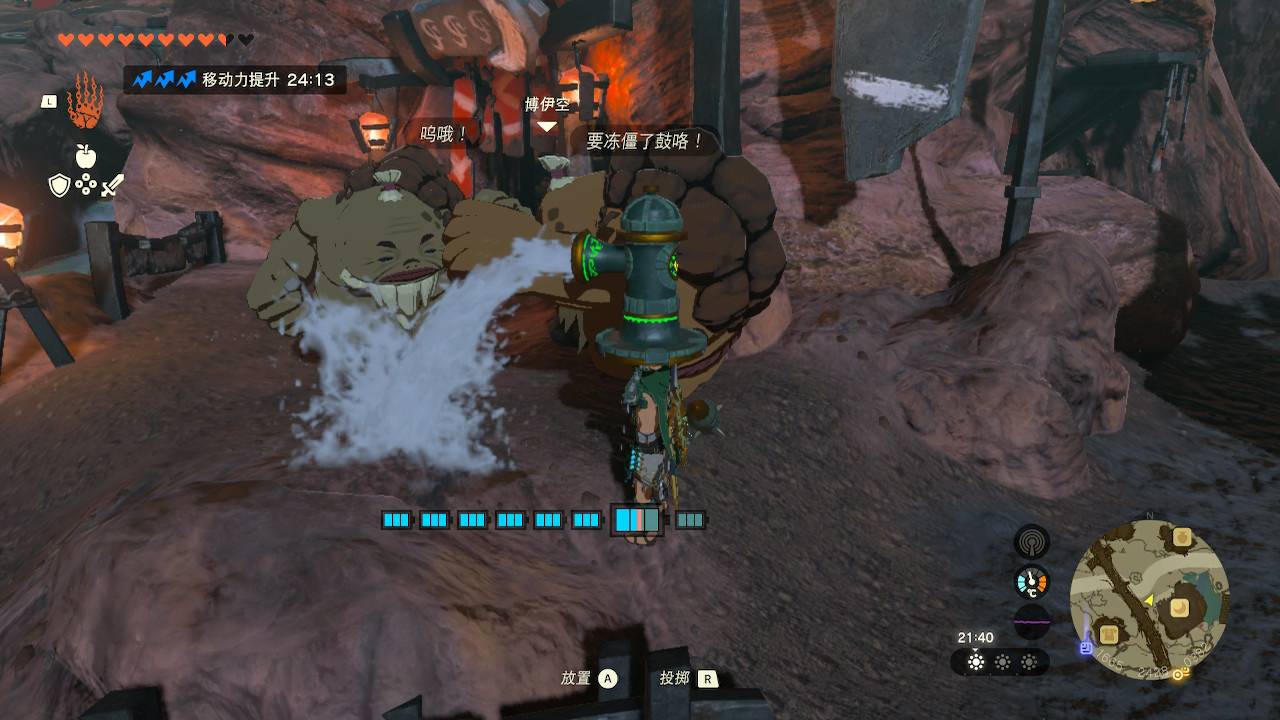Click the temperature gauge icon

coord(1031,582)
